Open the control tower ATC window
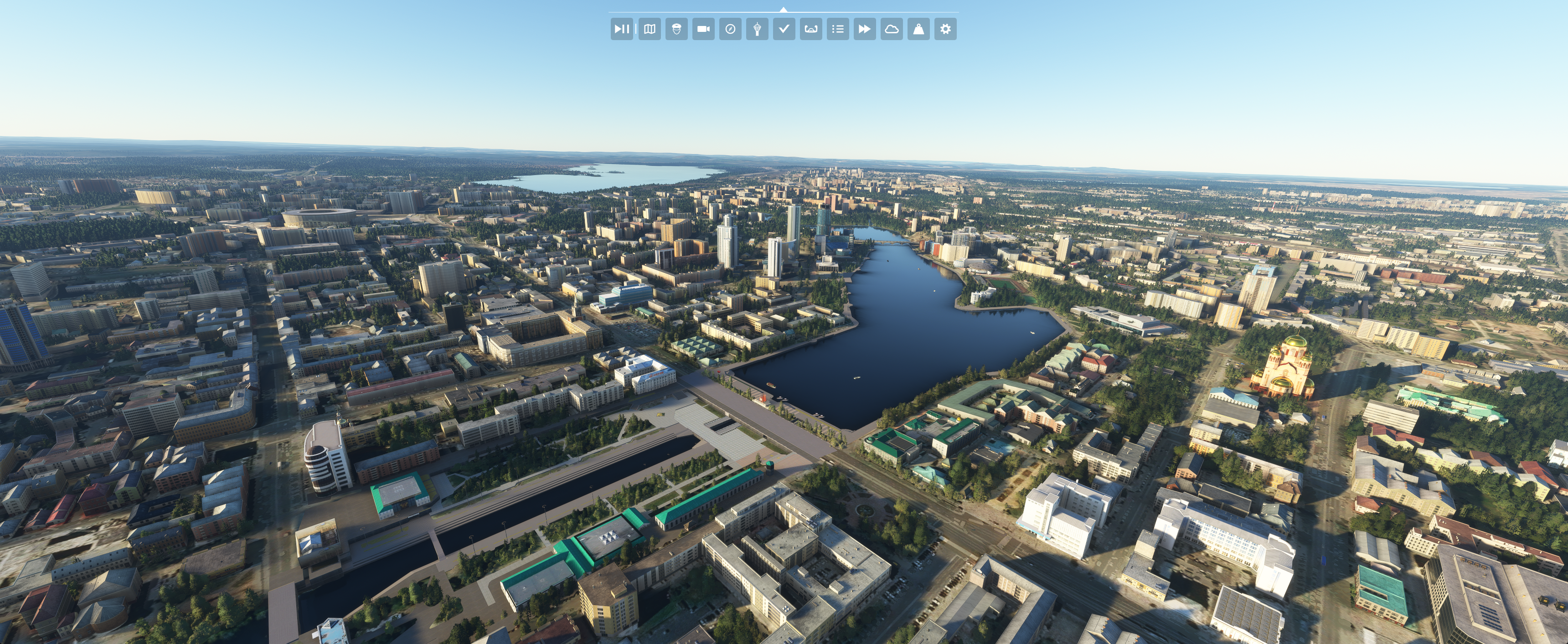Screen dimensions: 1568x644 (757, 29)
